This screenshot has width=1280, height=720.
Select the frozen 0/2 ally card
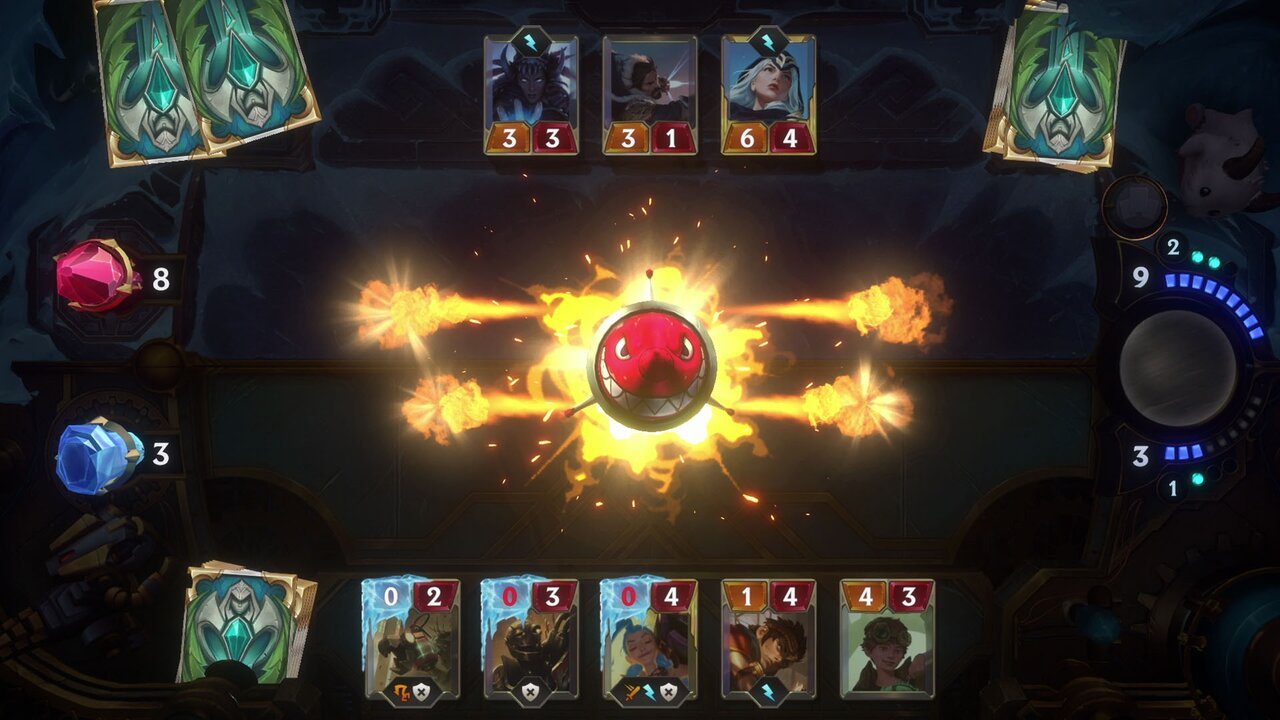tap(411, 638)
